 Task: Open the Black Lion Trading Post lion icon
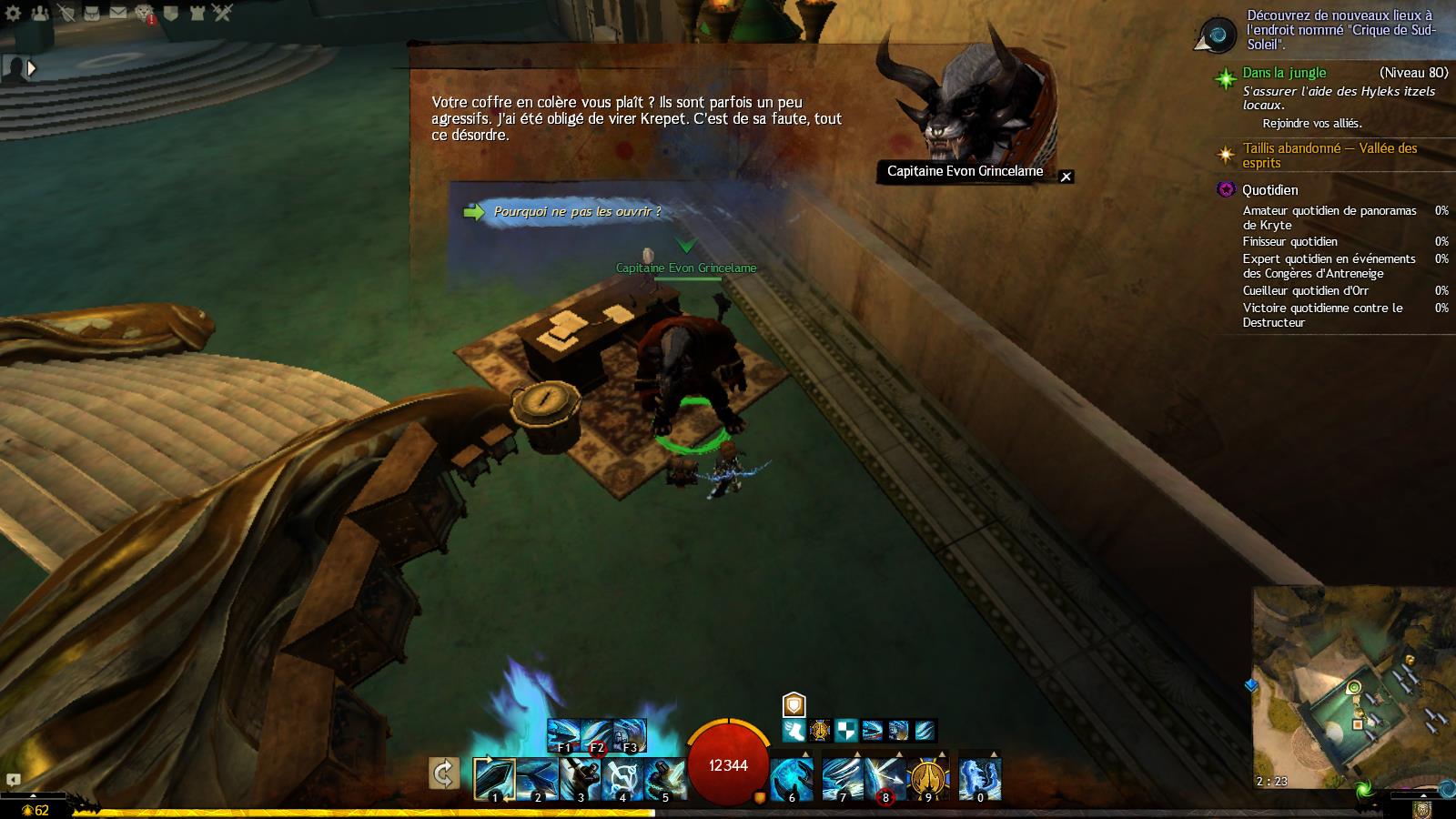pos(145,13)
